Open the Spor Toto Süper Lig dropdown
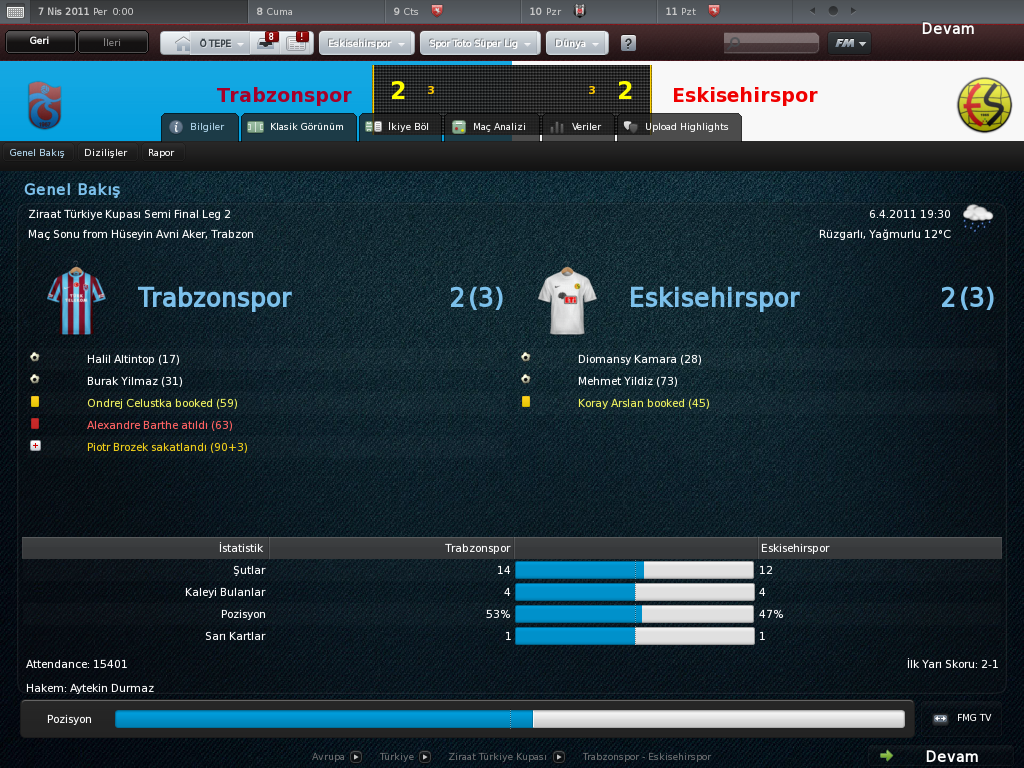This screenshot has height=768, width=1024. coord(481,44)
